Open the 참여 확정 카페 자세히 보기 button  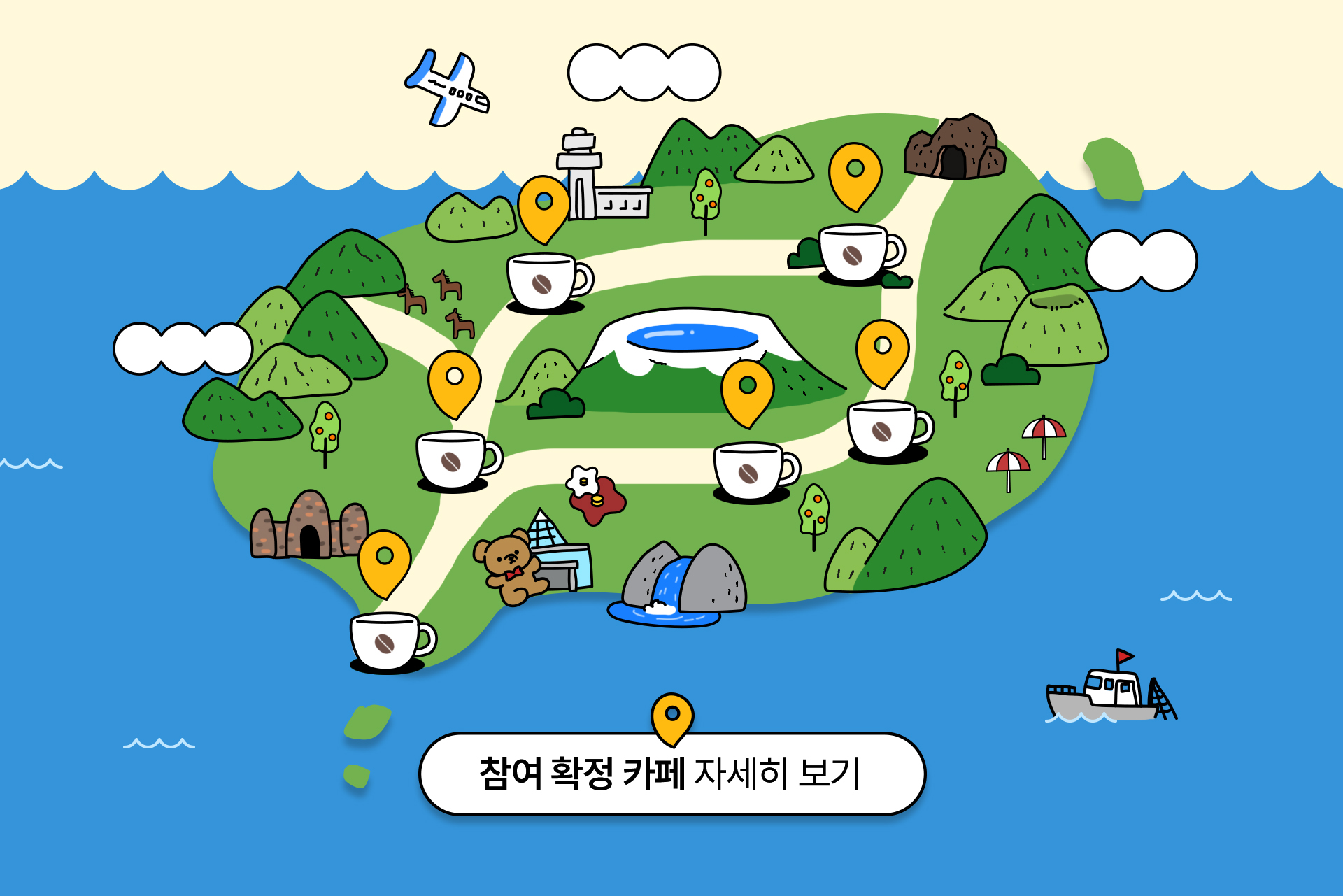tap(671, 774)
